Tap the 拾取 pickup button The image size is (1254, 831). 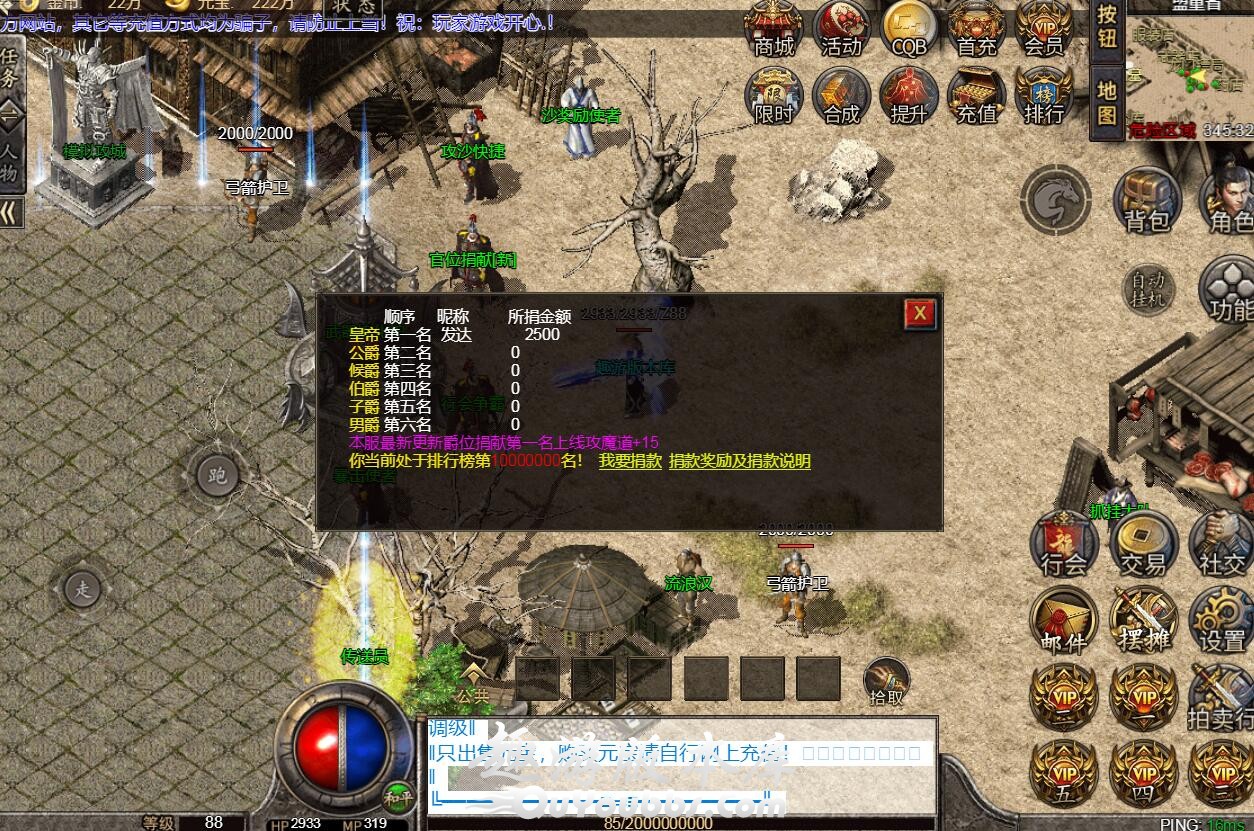887,681
